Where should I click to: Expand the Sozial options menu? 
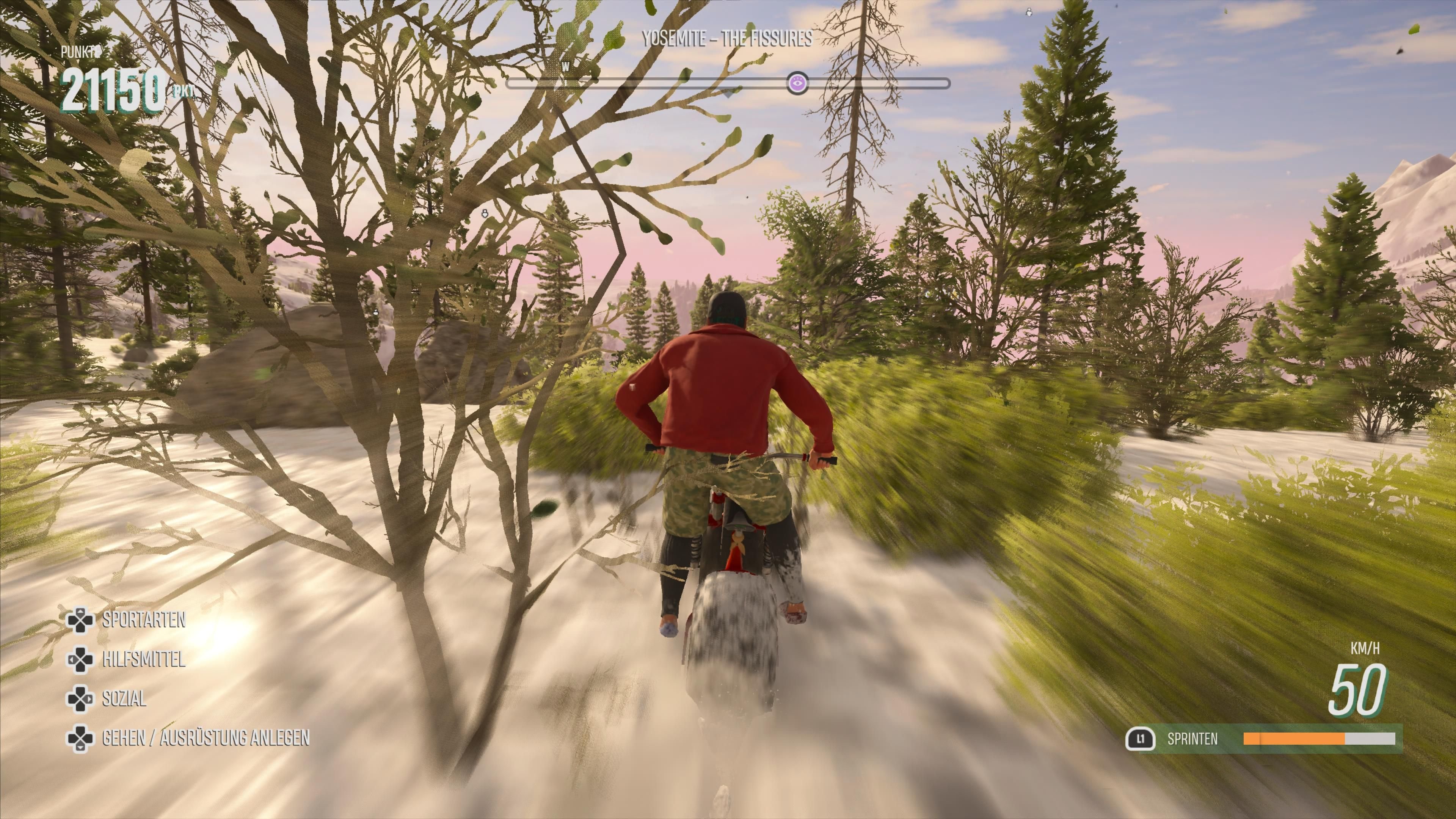click(124, 698)
